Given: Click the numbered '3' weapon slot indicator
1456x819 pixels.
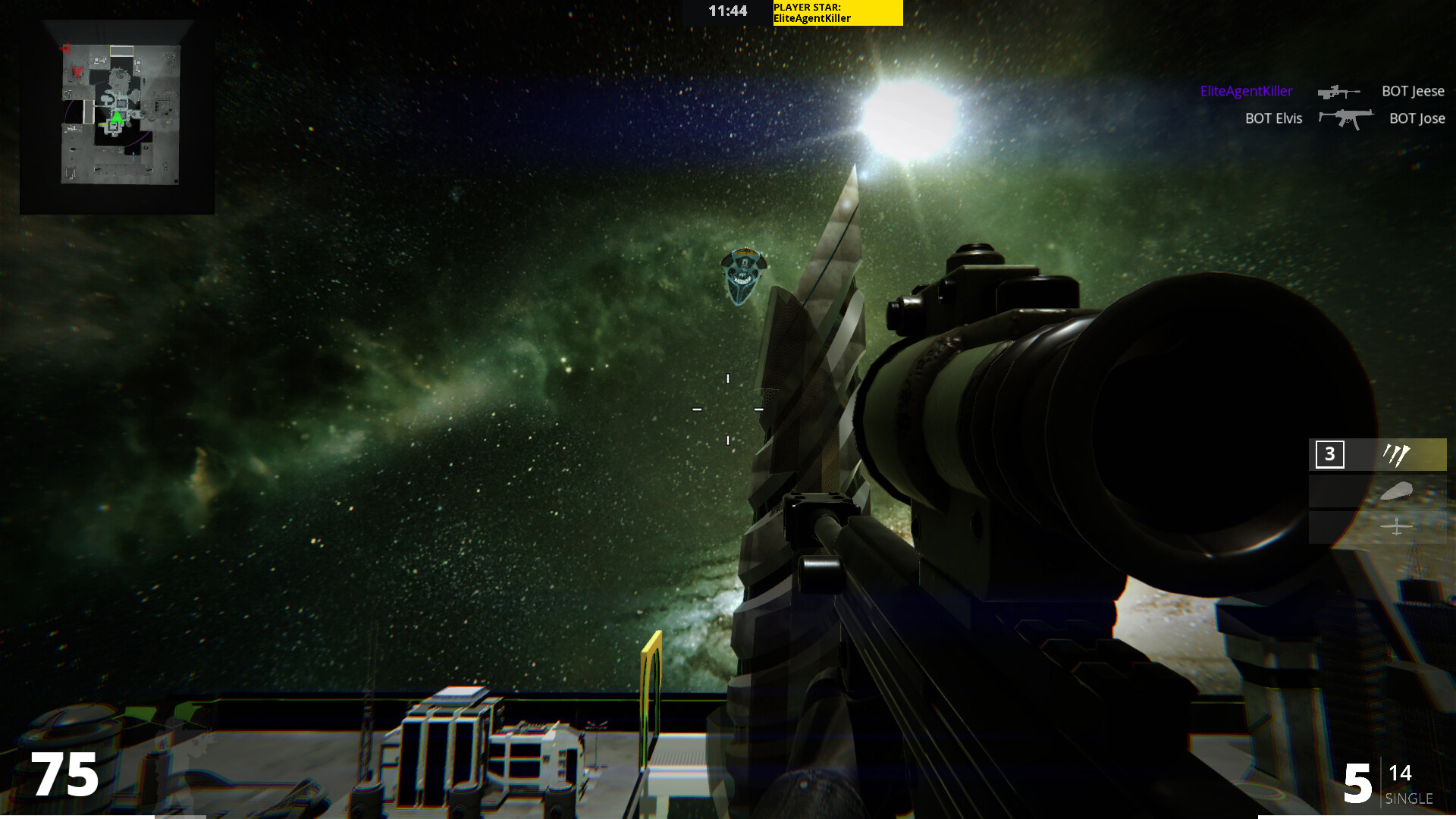Looking at the screenshot, I should (x=1329, y=455).
